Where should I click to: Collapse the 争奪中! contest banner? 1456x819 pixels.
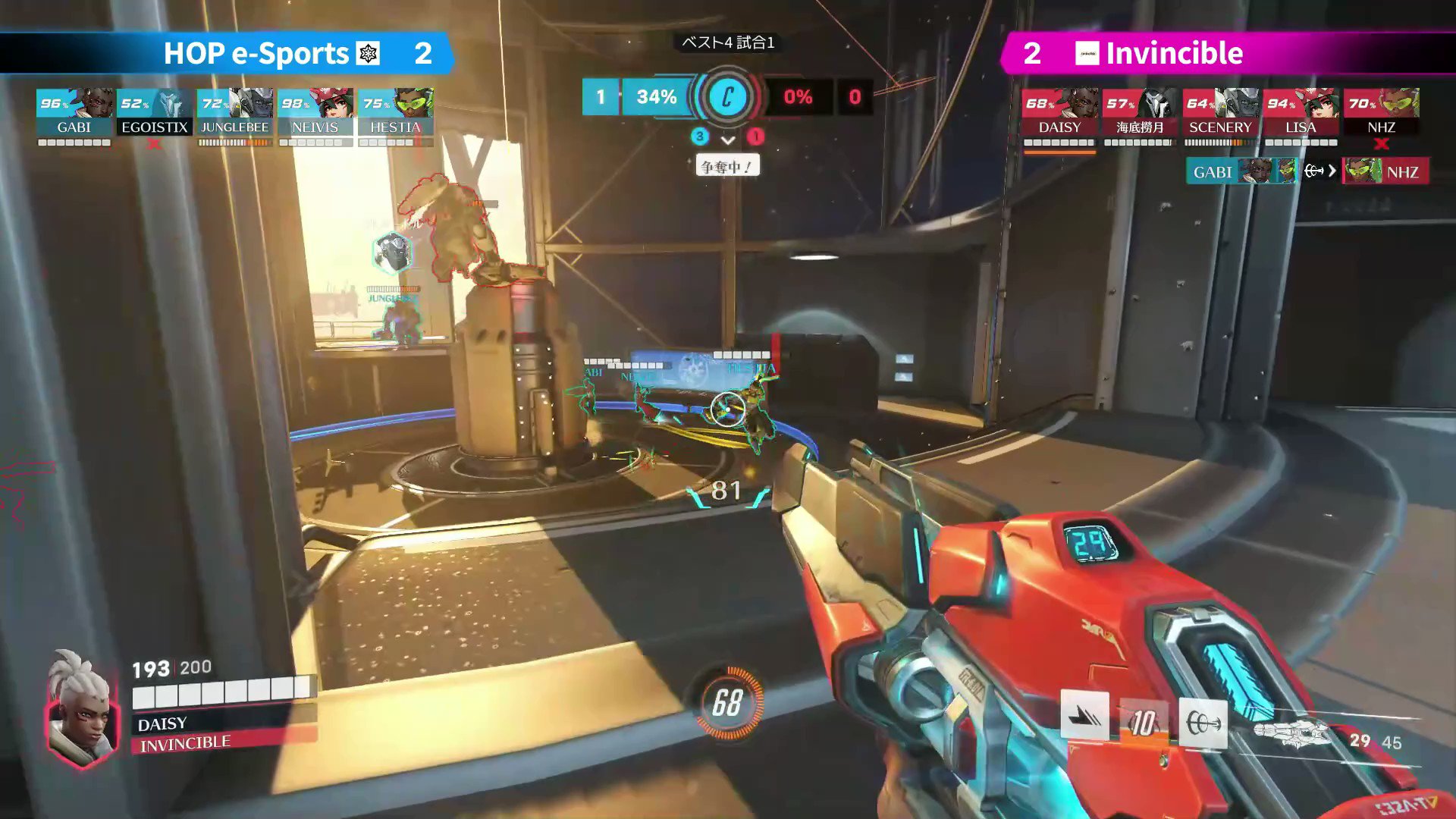726,165
